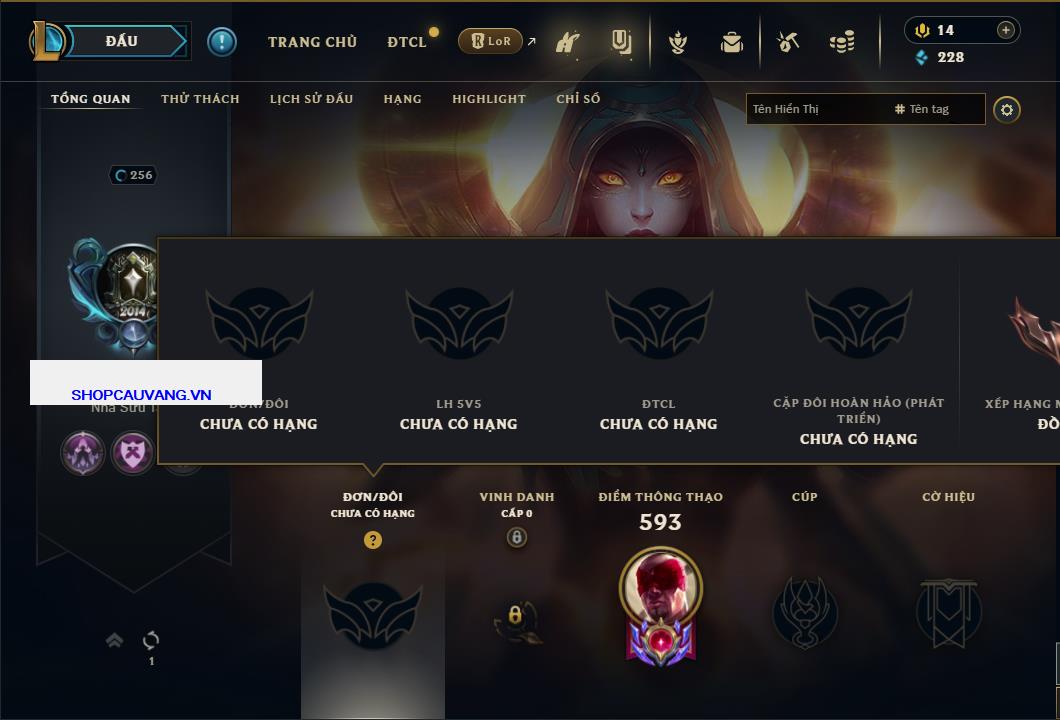
Task: Show the CHỈ SỐ tab
Action: click(x=578, y=99)
